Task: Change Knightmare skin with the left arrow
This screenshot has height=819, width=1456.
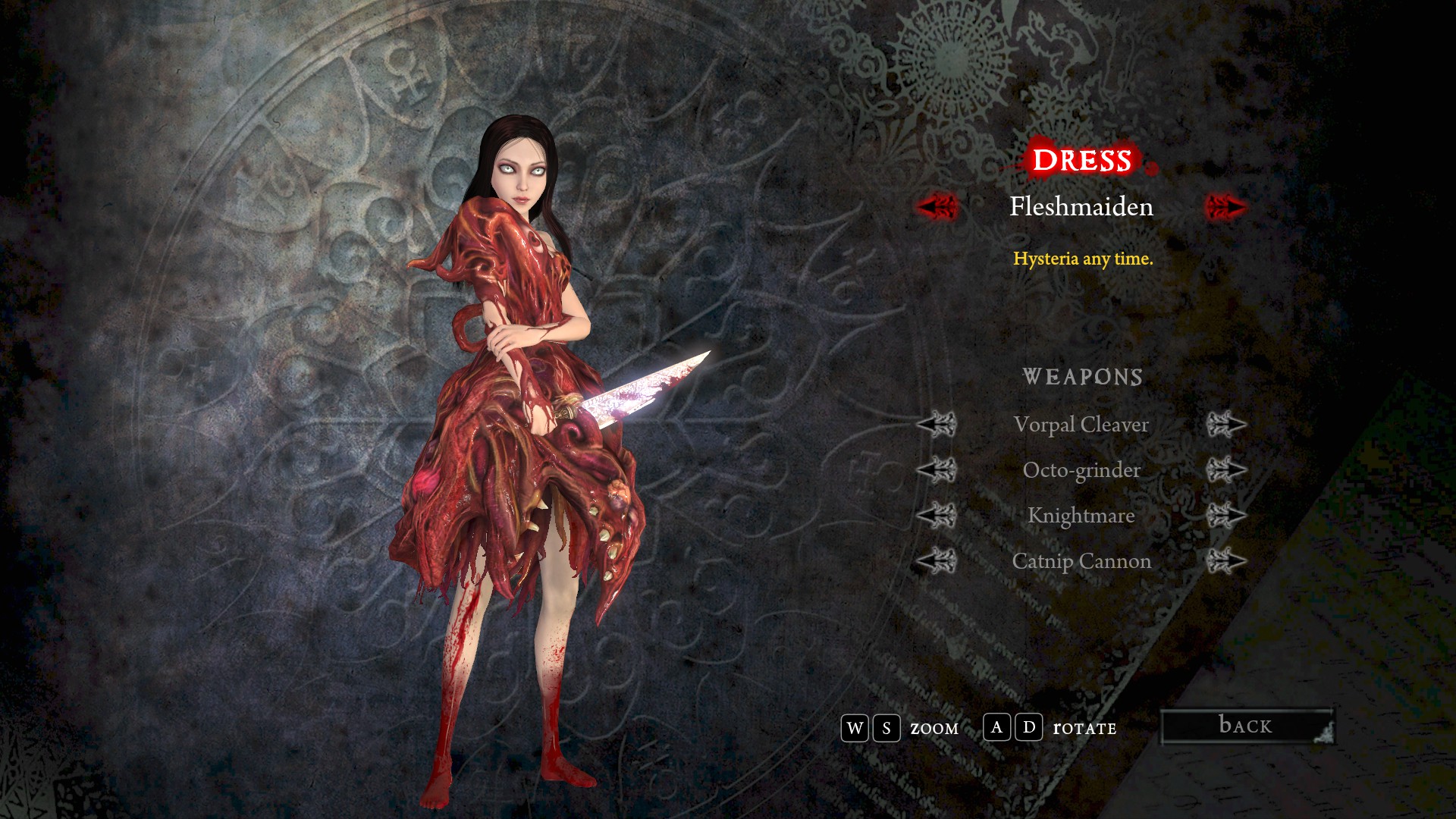Action: [x=937, y=516]
